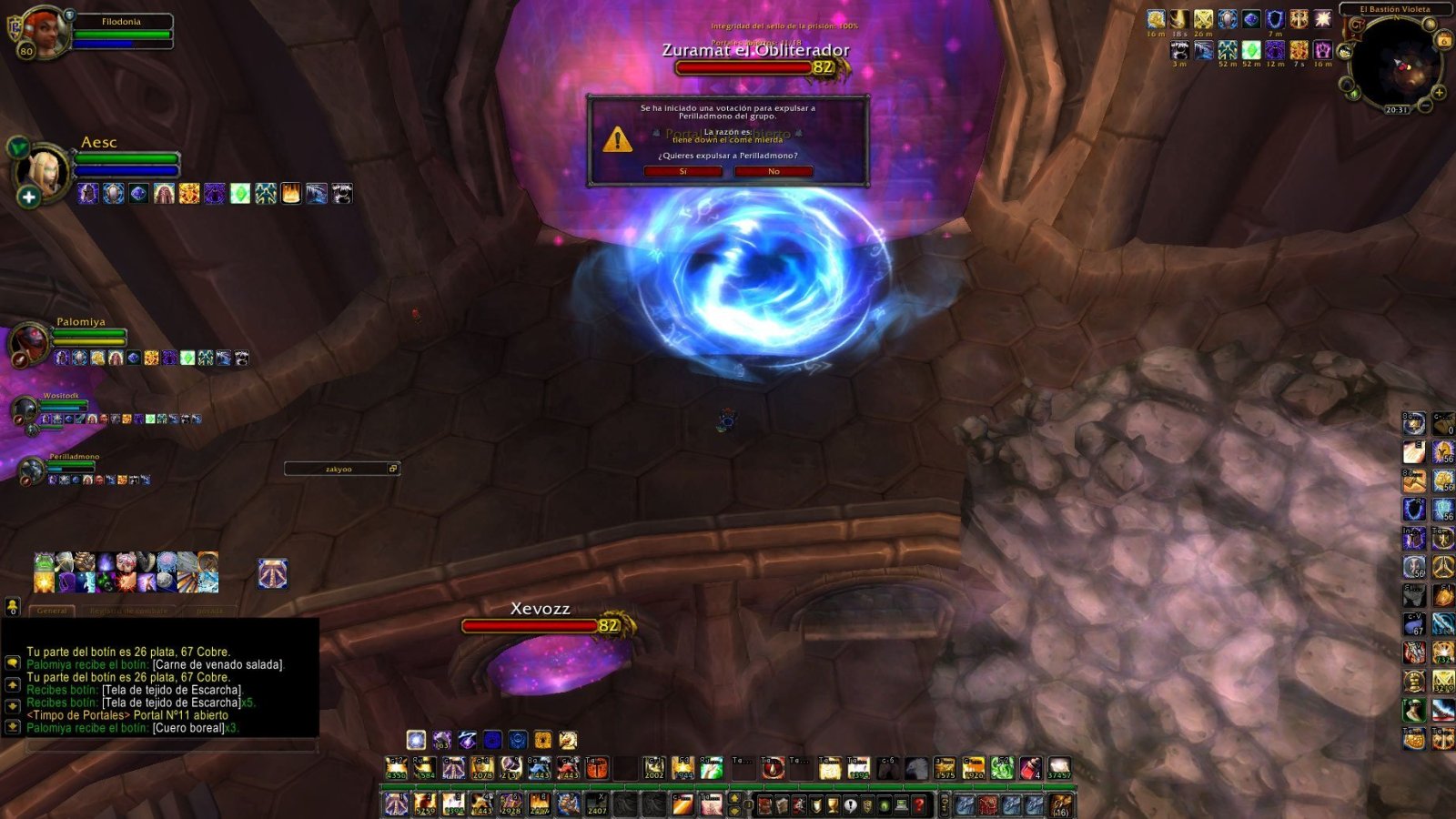The image size is (1456, 819).
Task: Vote No on the expulsion prompt
Action: (773, 171)
